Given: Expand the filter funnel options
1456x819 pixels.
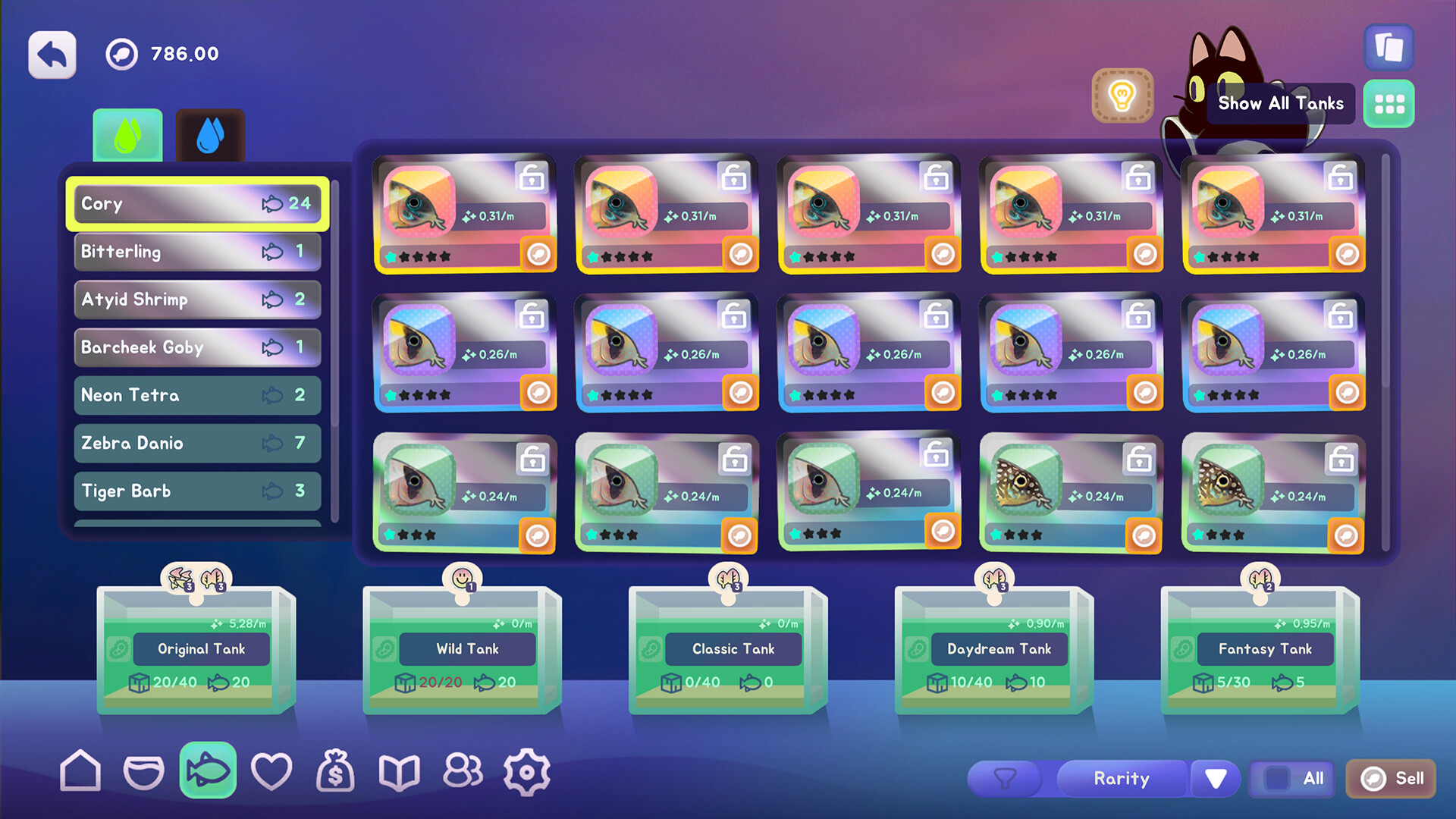Looking at the screenshot, I should click(1006, 778).
